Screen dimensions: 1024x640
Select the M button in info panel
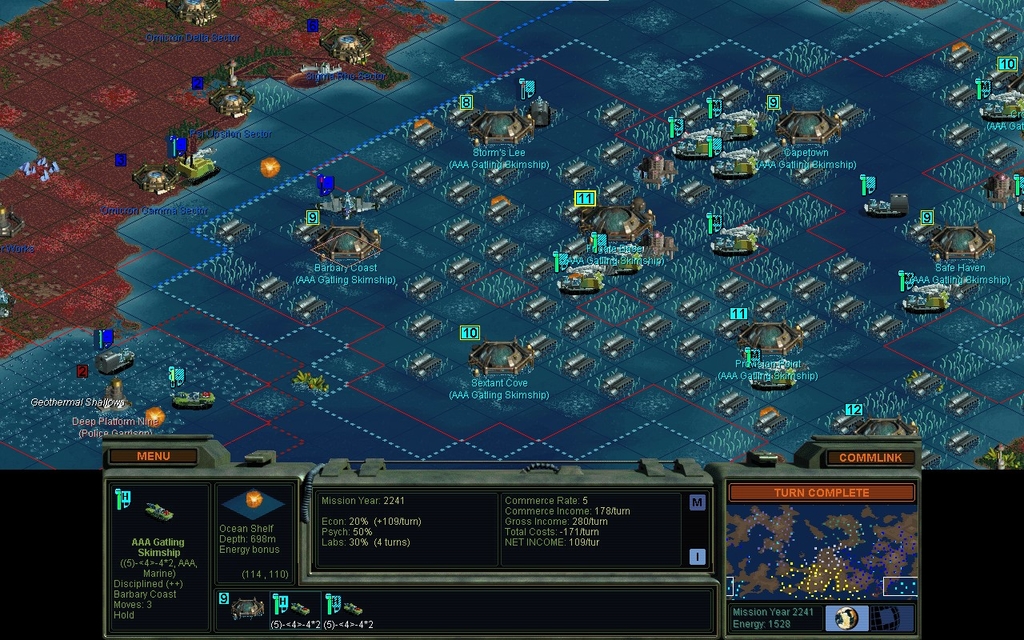(x=697, y=502)
